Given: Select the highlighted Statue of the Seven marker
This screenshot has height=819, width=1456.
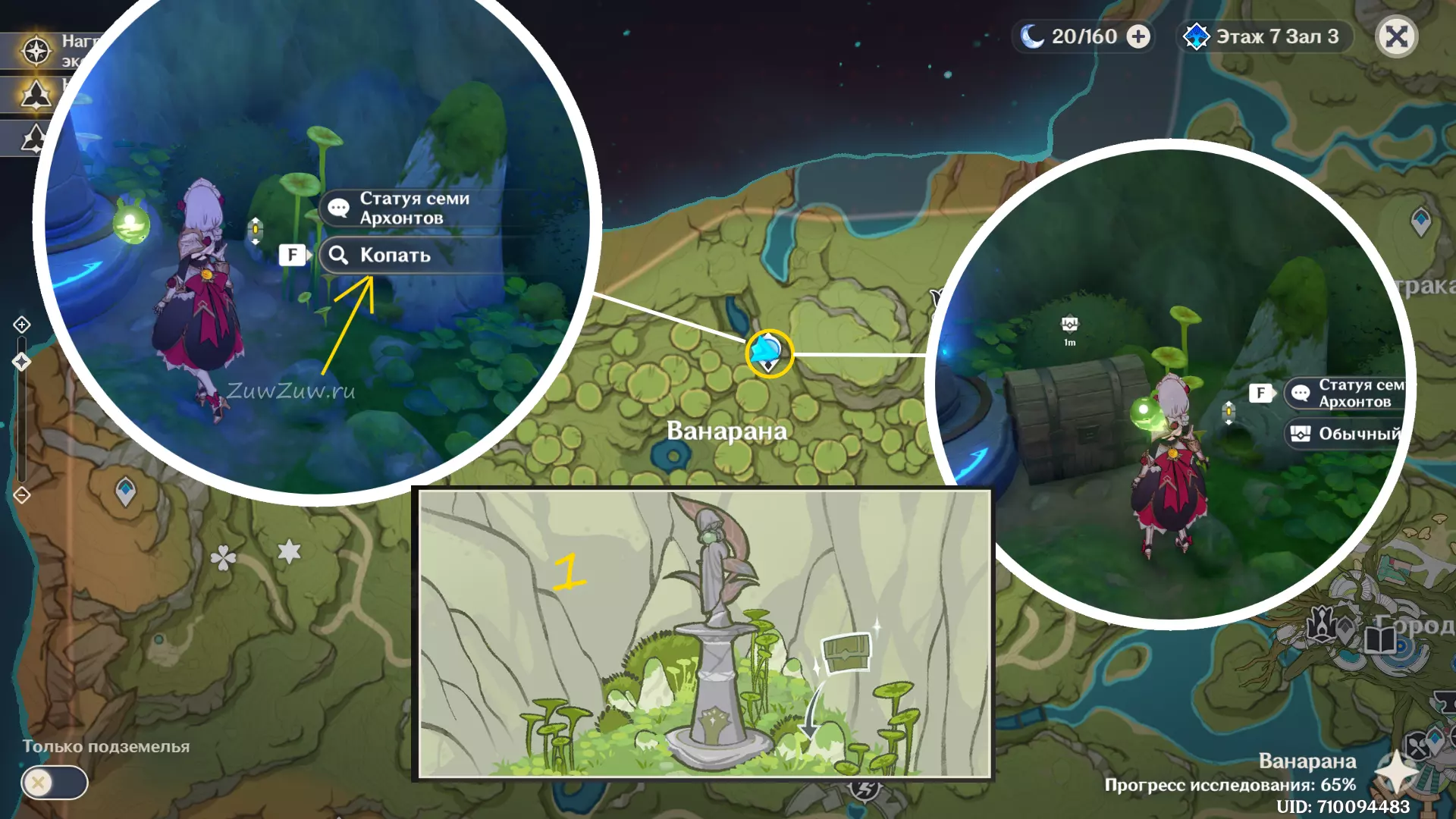Looking at the screenshot, I should point(768,353).
